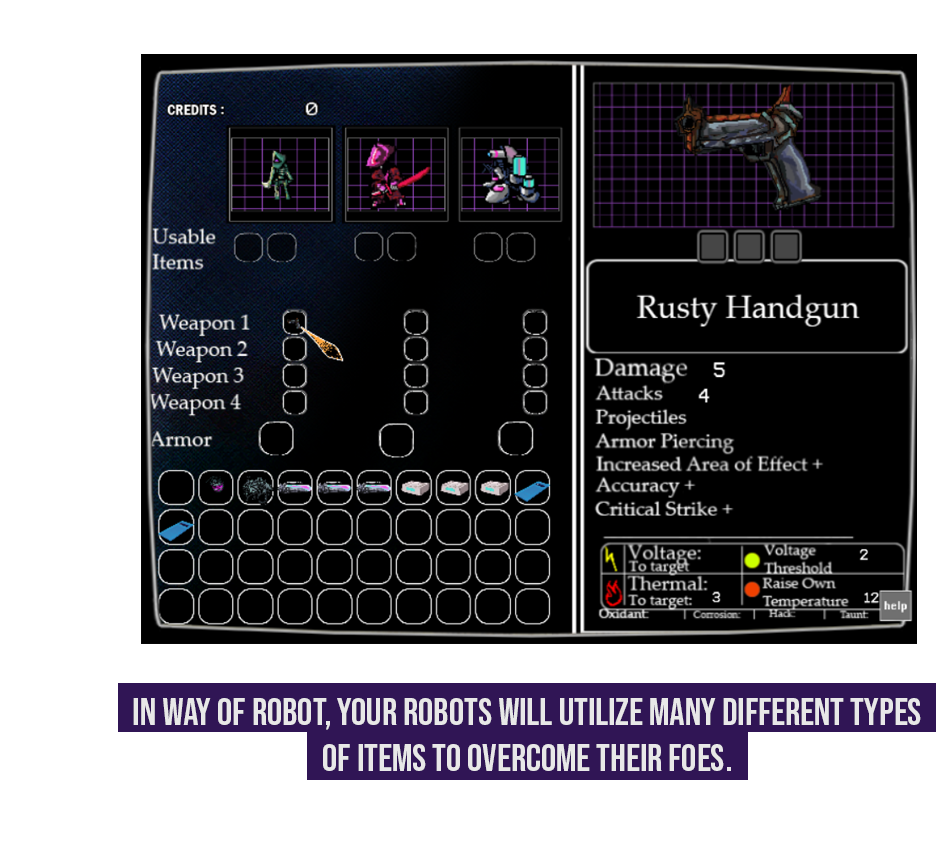947x858 pixels.
Task: Pick the gray tangled scrap inventory item
Action: pyautogui.click(x=256, y=488)
